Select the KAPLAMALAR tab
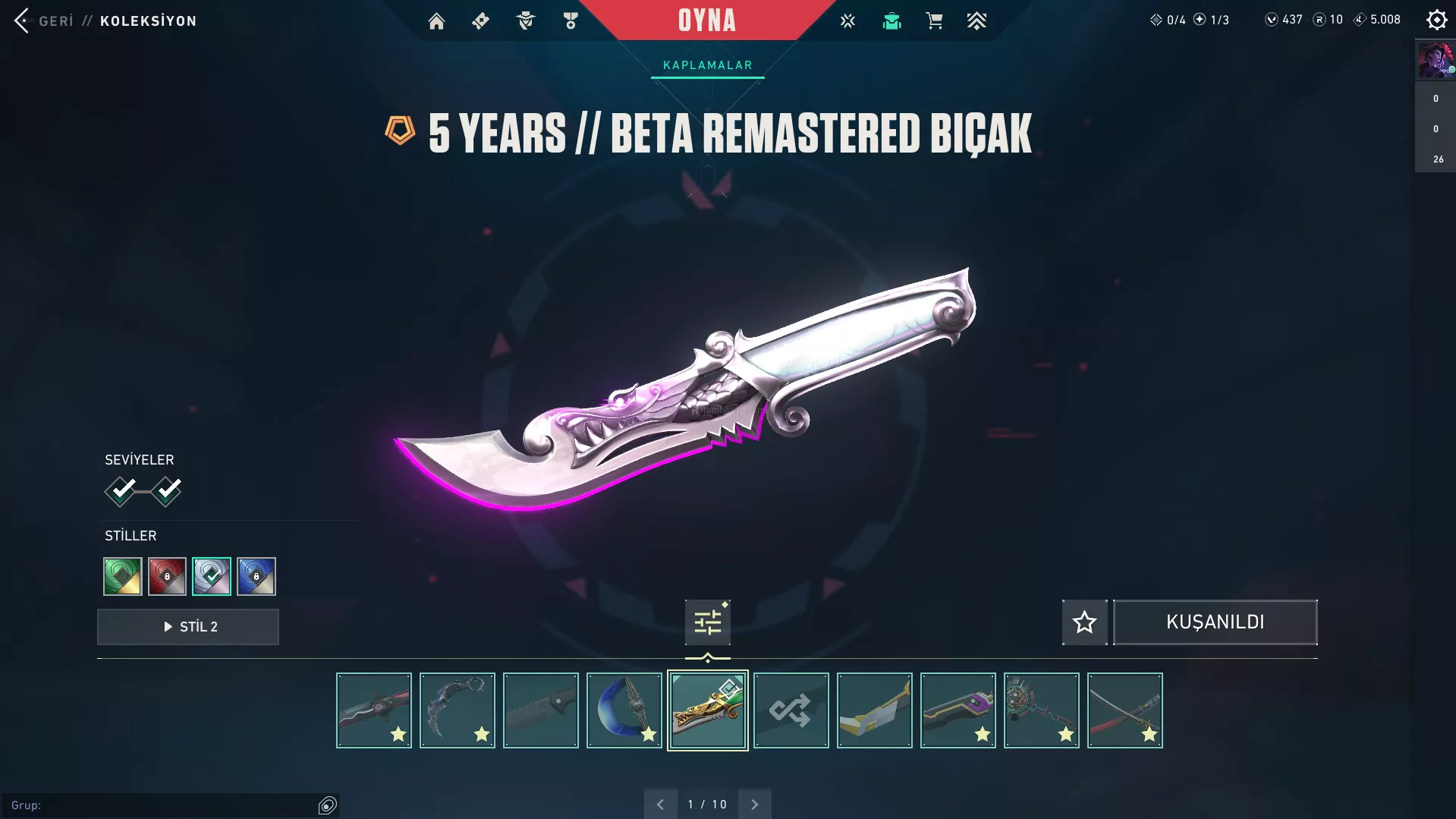Screen dimensions: 1456x819 pos(707,65)
